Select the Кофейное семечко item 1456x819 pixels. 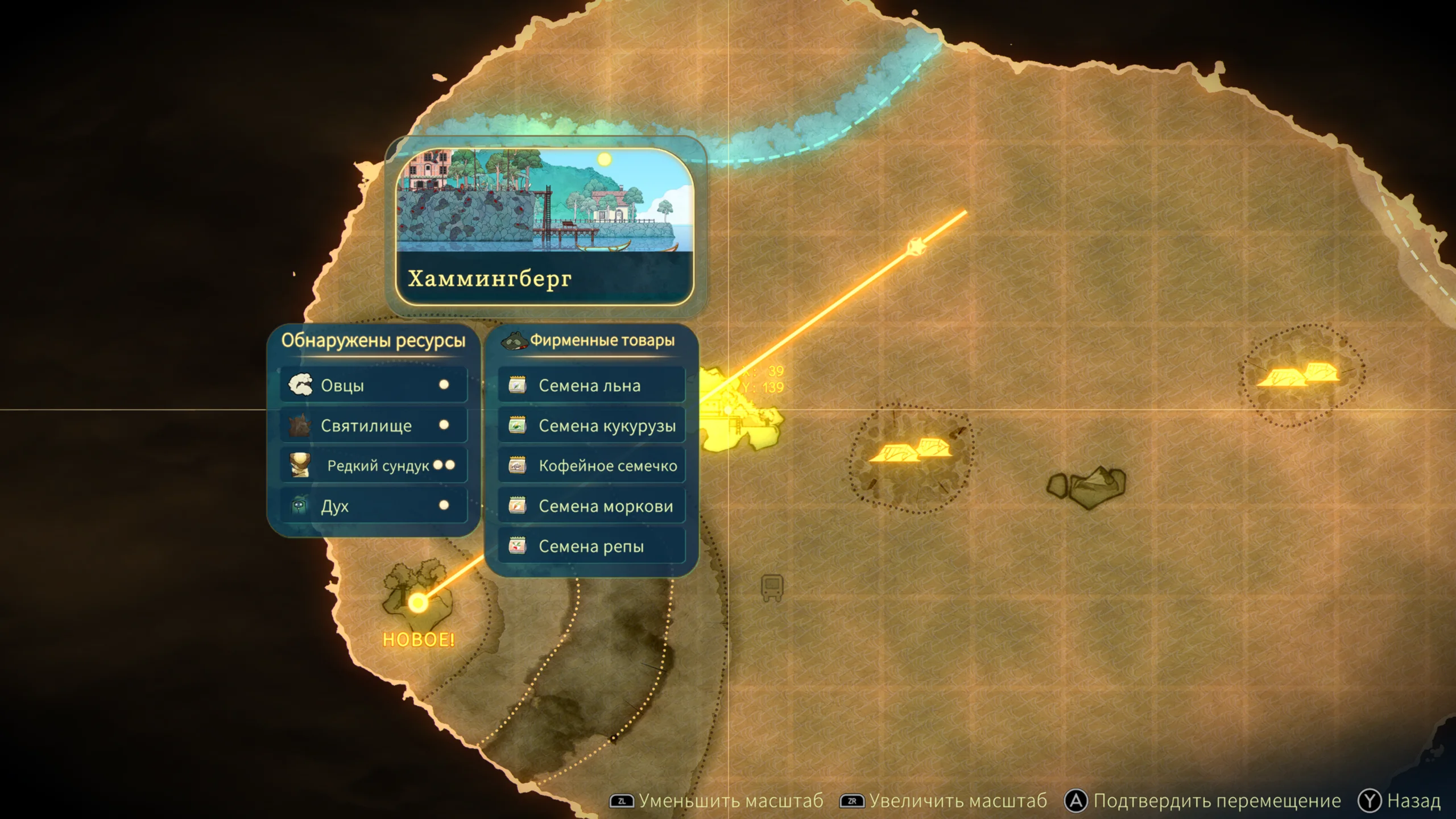(x=591, y=466)
